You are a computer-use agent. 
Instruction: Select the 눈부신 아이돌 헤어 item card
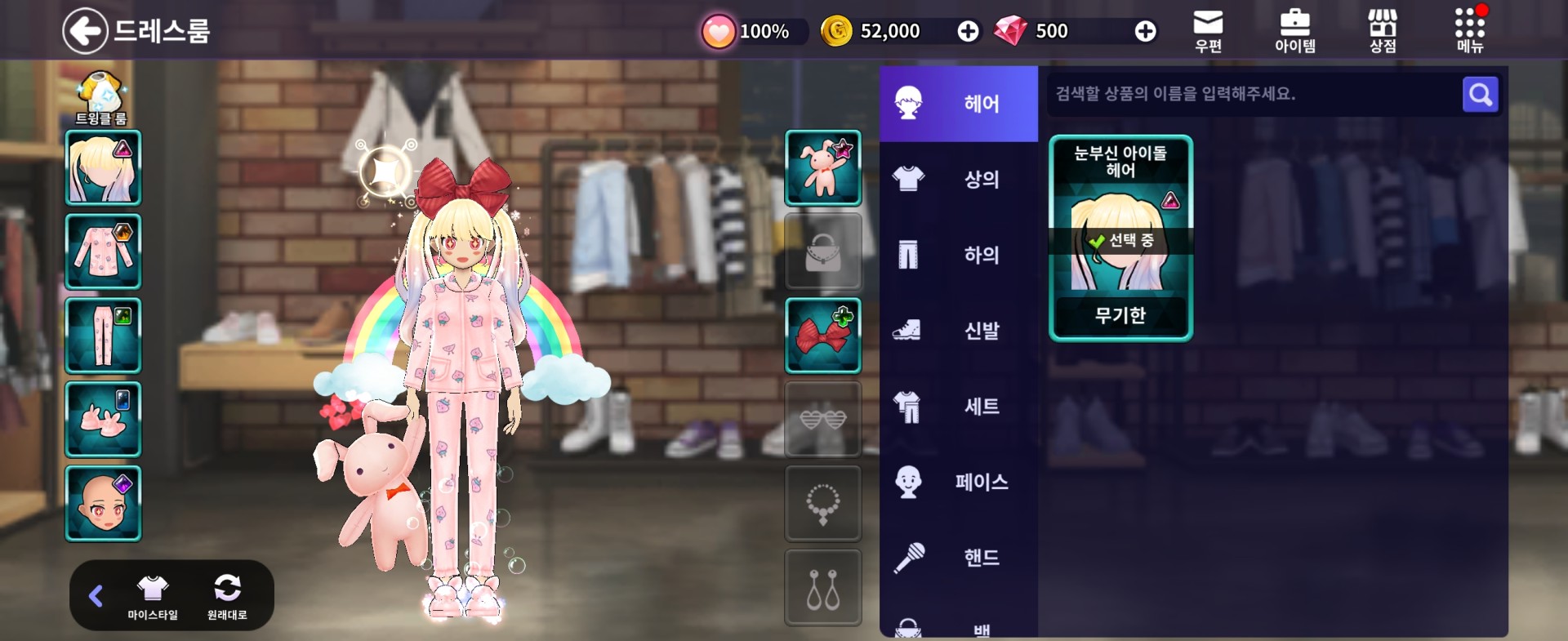1120,238
